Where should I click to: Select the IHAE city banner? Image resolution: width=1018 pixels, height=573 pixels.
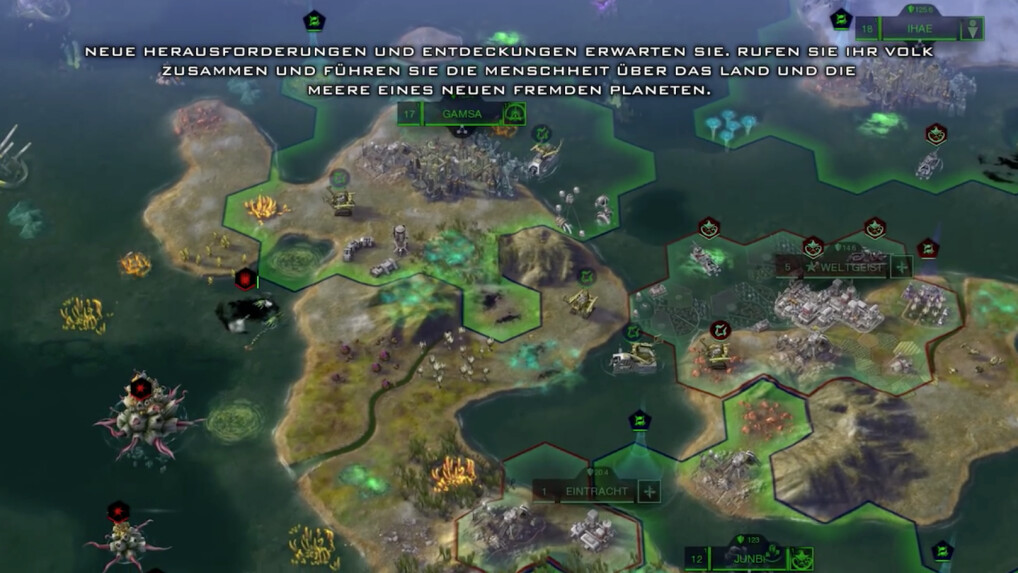[918, 29]
